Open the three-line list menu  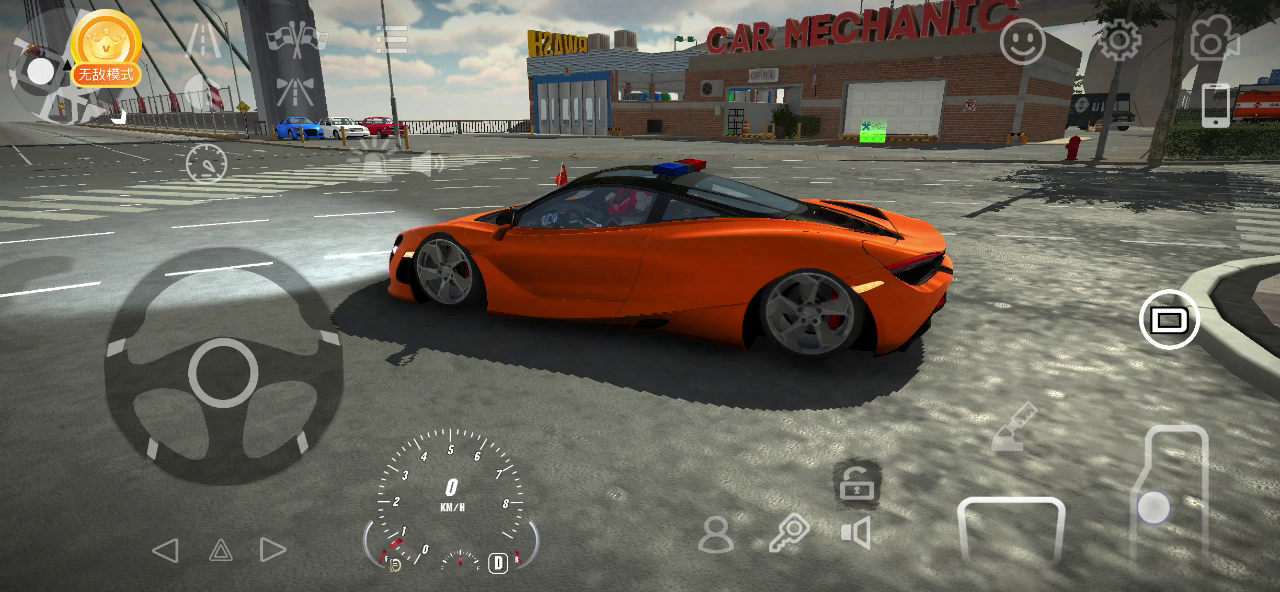pos(391,40)
